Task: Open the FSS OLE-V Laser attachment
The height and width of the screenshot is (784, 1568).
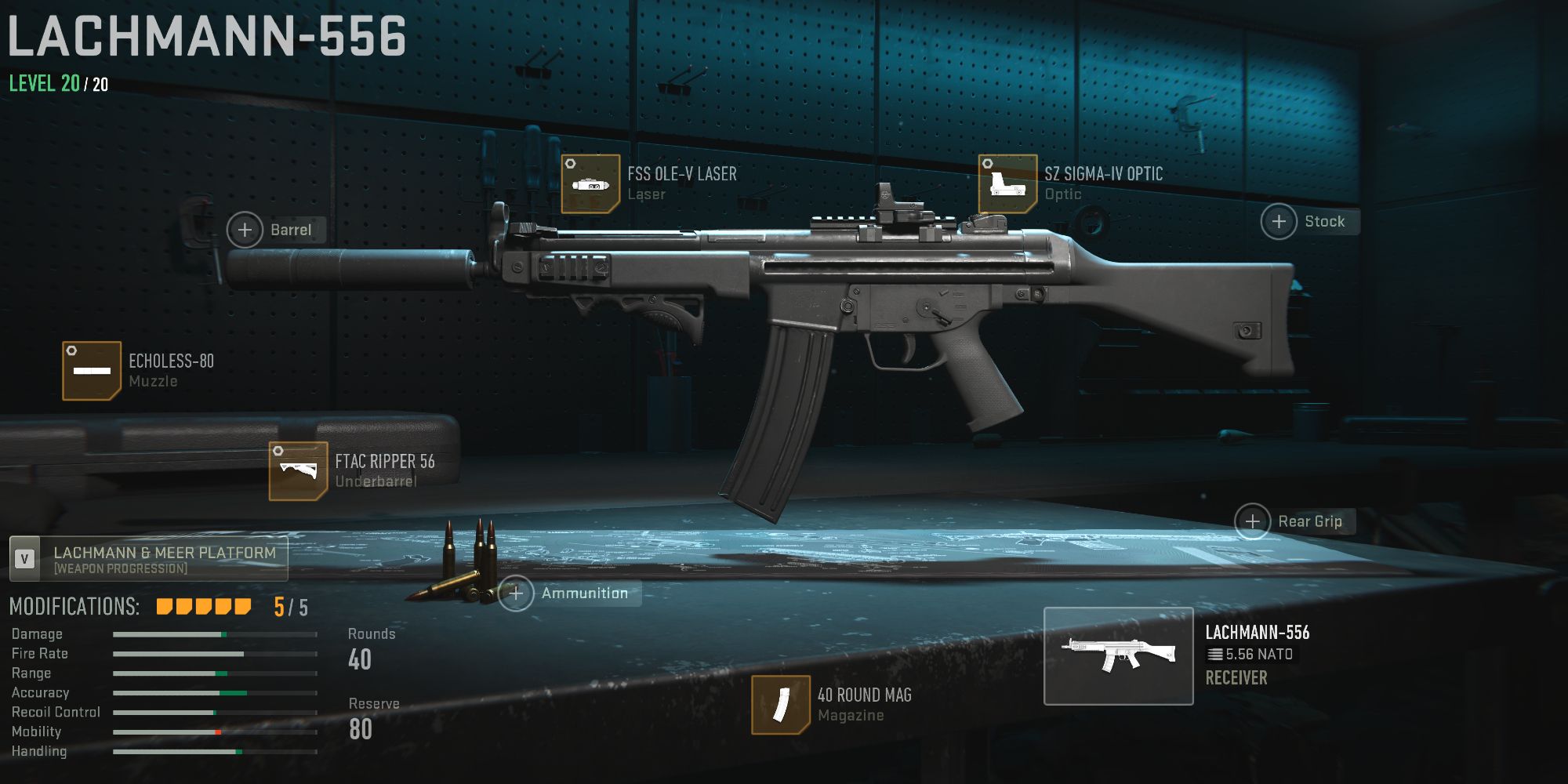Action: point(592,185)
